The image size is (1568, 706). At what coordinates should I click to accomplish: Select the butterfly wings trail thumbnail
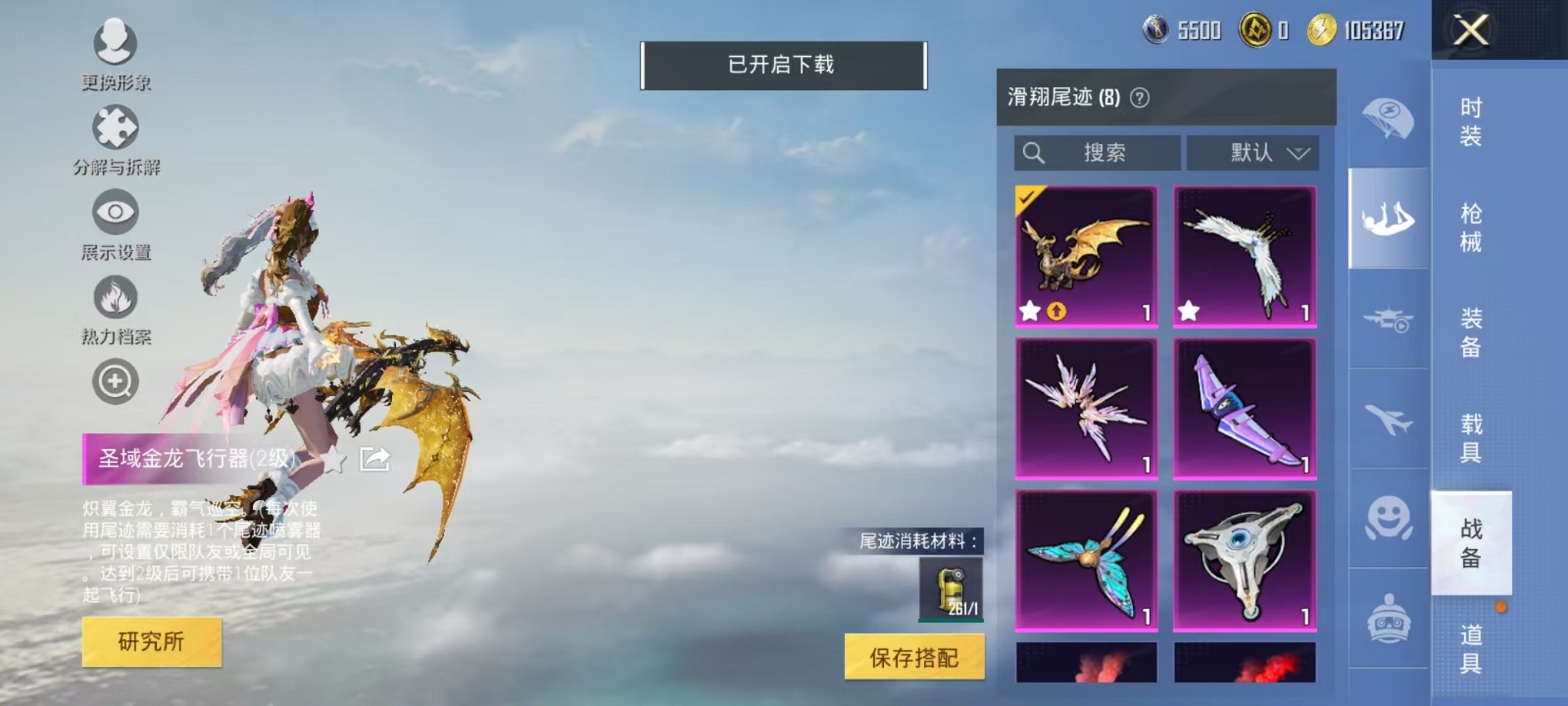[1088, 561]
